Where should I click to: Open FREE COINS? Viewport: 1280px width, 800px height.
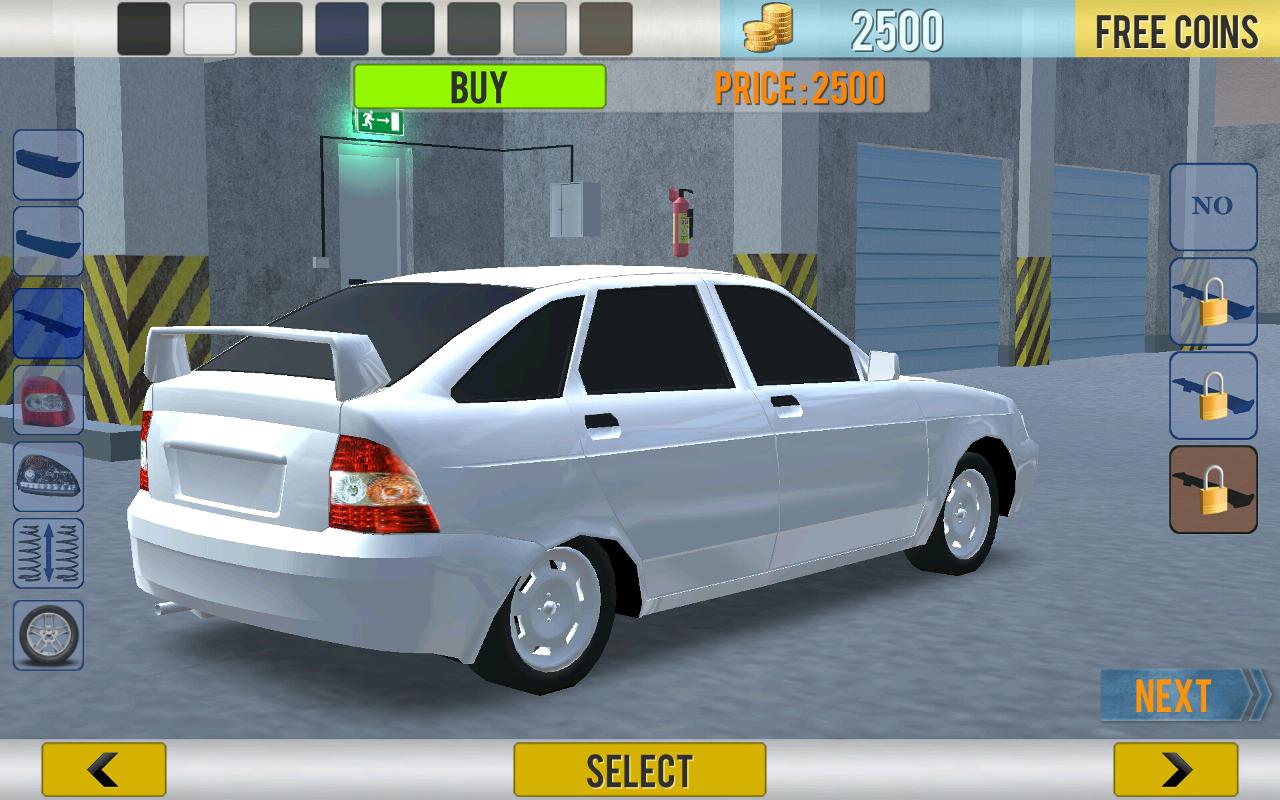(1176, 30)
